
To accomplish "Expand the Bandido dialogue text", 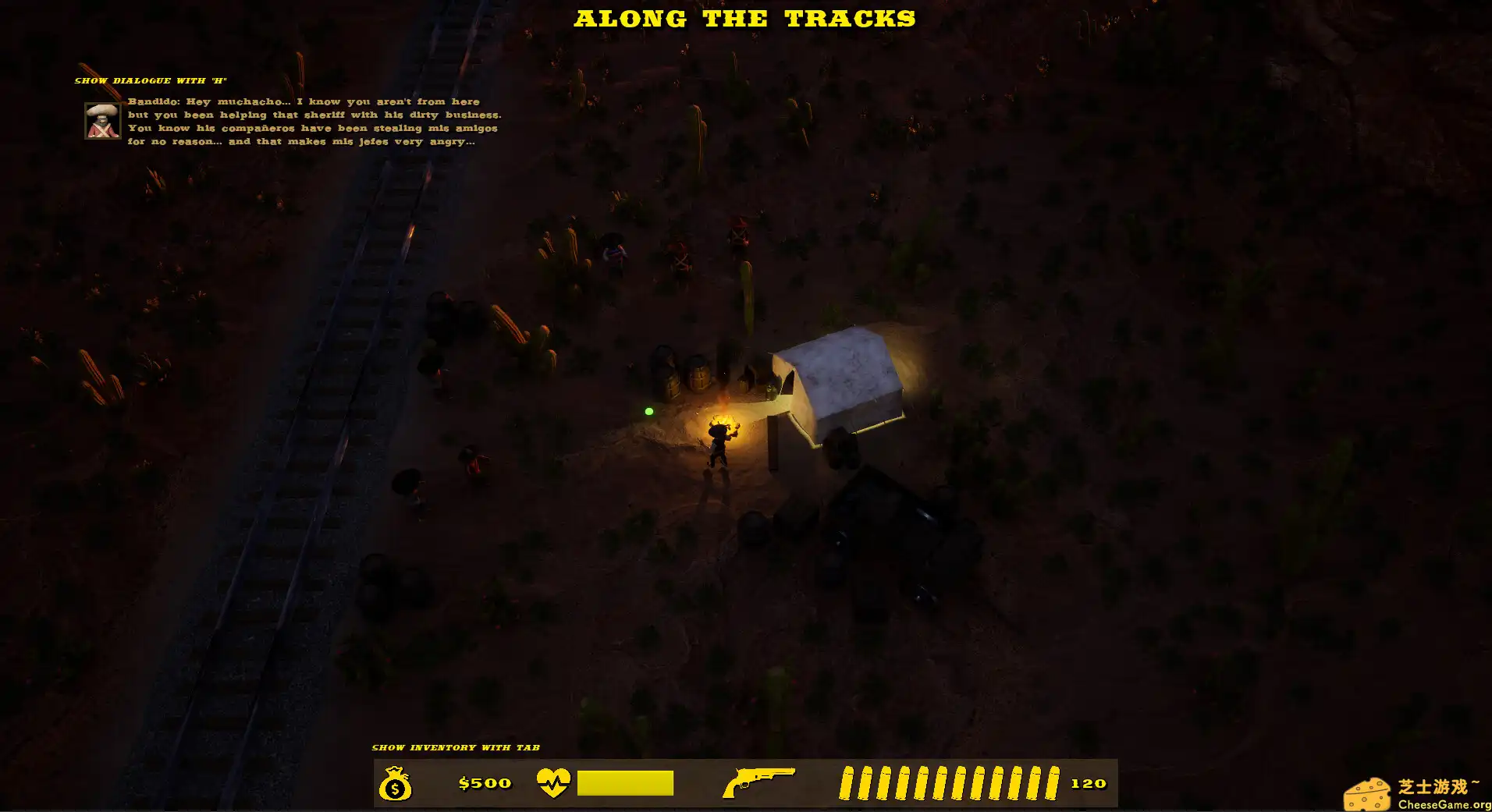I will (x=312, y=121).
